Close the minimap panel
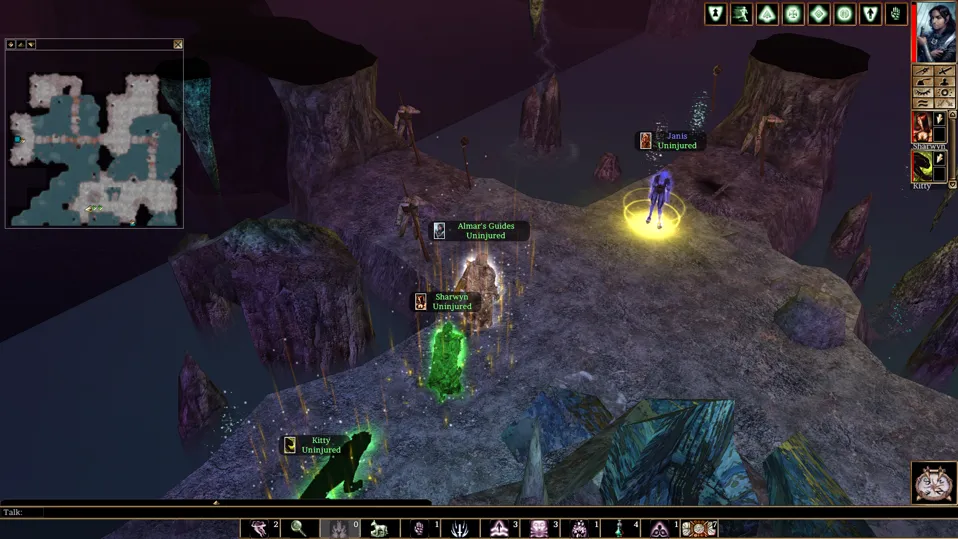This screenshot has height=539, width=958. click(178, 44)
